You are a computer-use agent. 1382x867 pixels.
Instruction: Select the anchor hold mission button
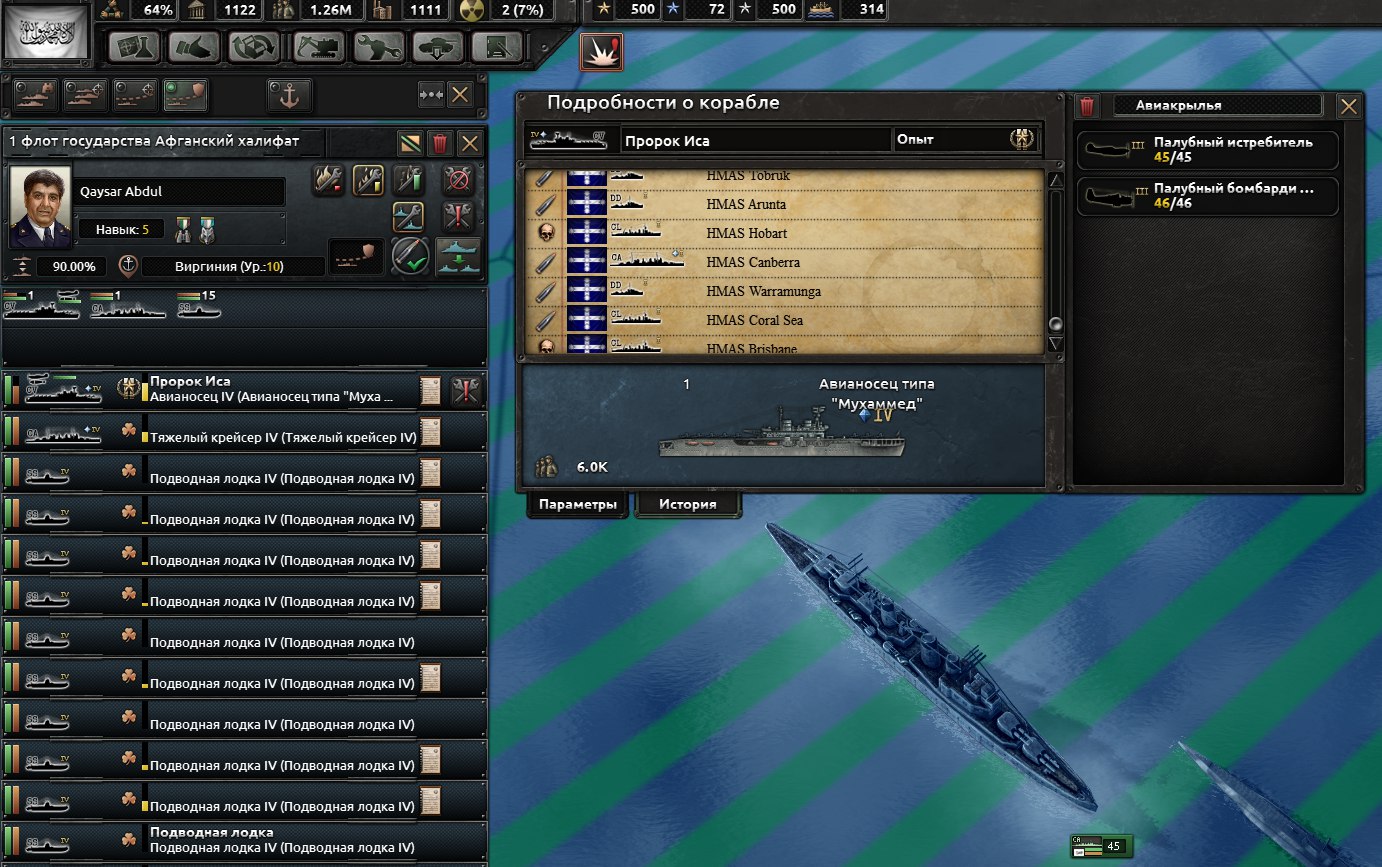(x=290, y=95)
